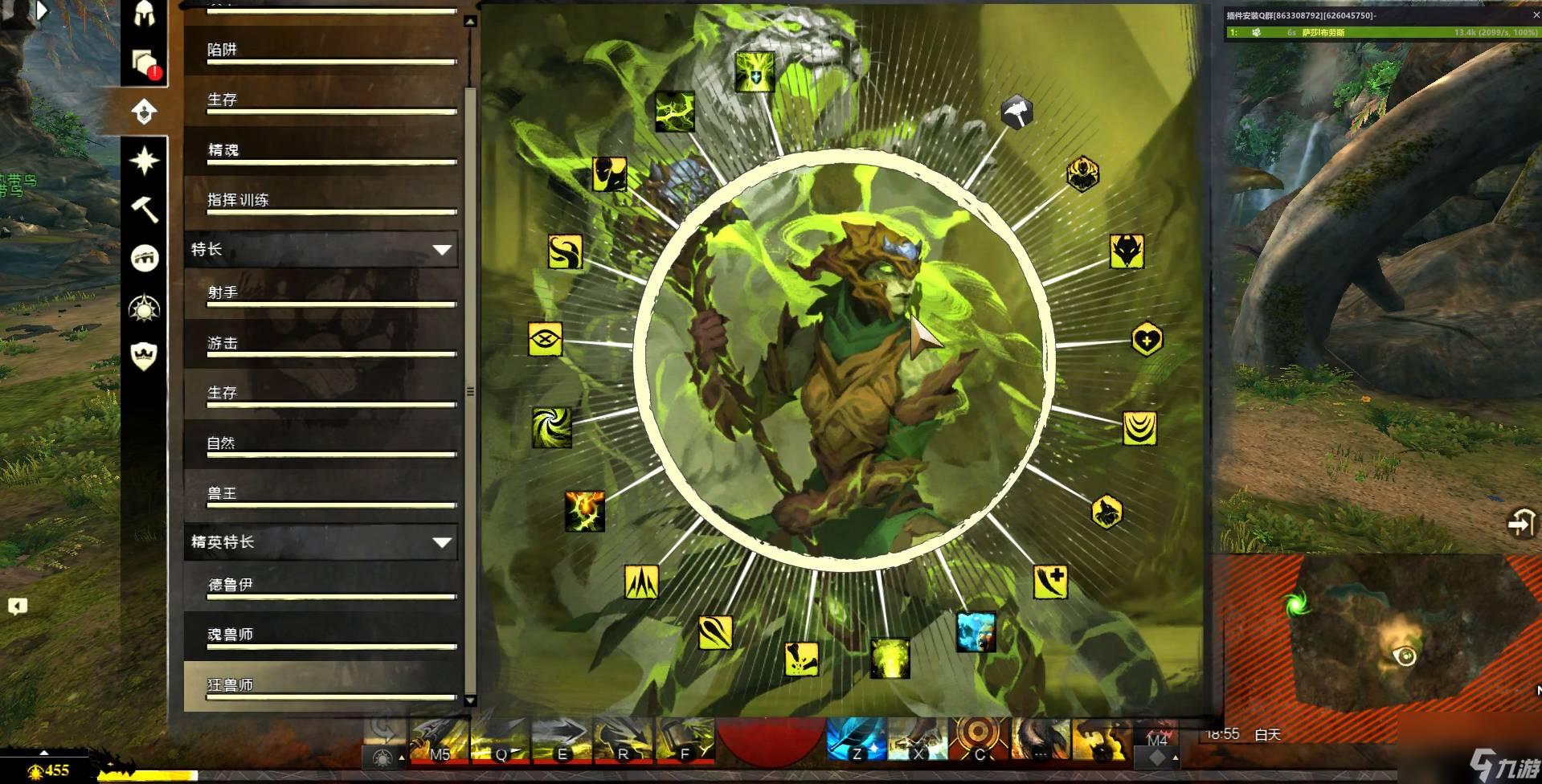Open the 德鲁伊 elite specialization
Screen dimensions: 1542x784
(321, 586)
